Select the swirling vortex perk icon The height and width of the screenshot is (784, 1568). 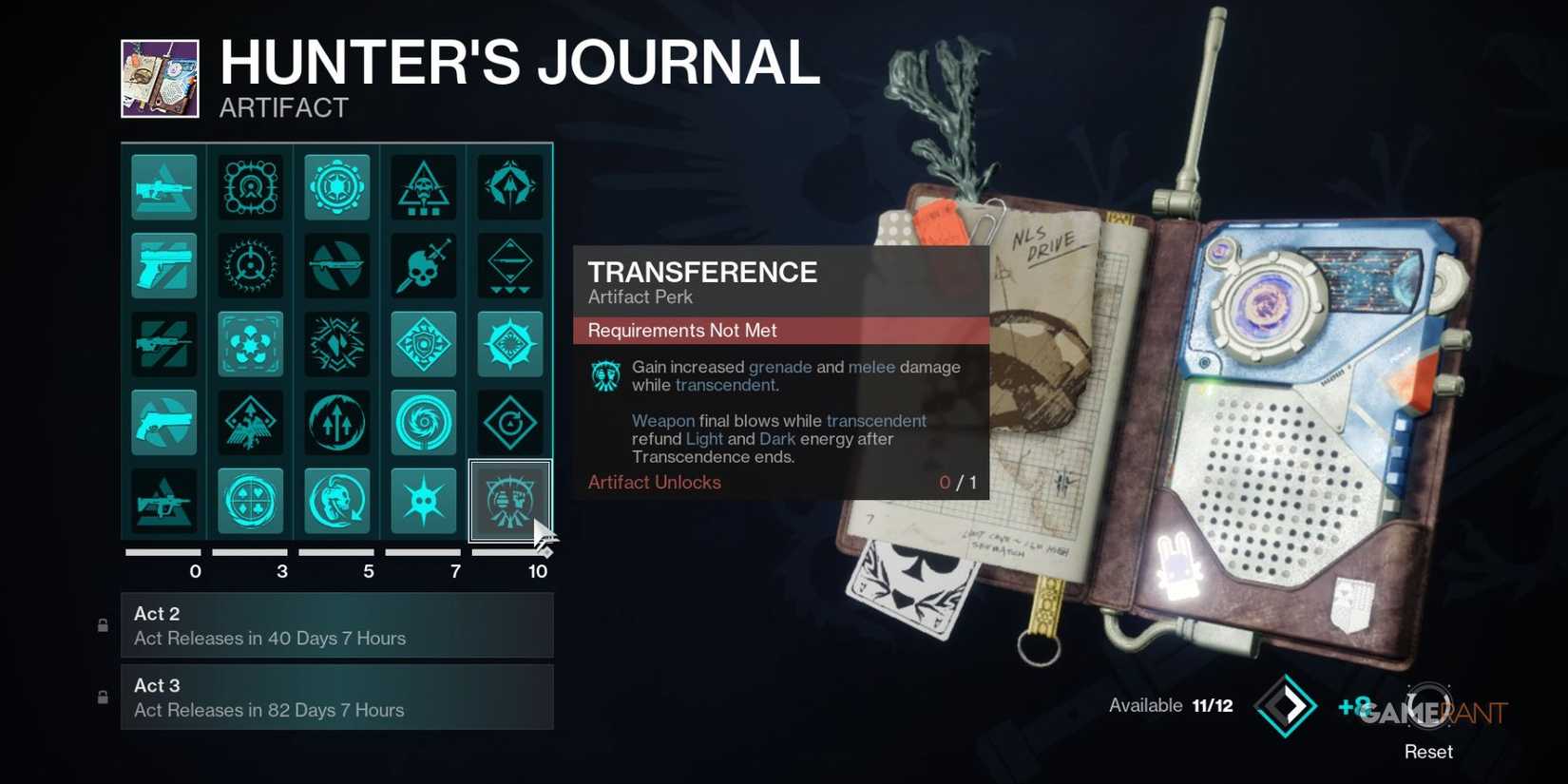(423, 422)
